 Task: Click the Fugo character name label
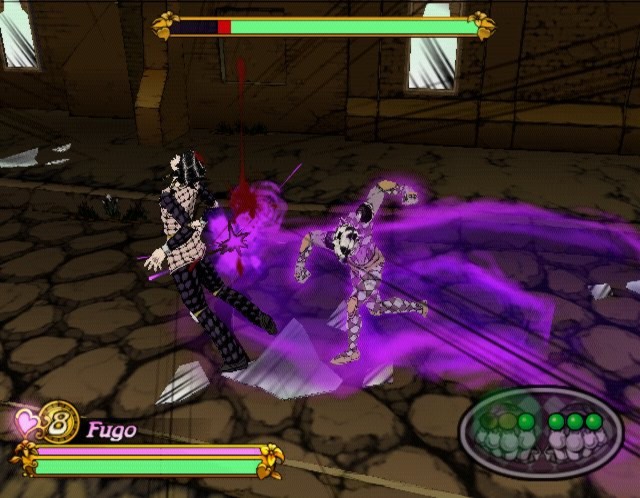[110, 431]
